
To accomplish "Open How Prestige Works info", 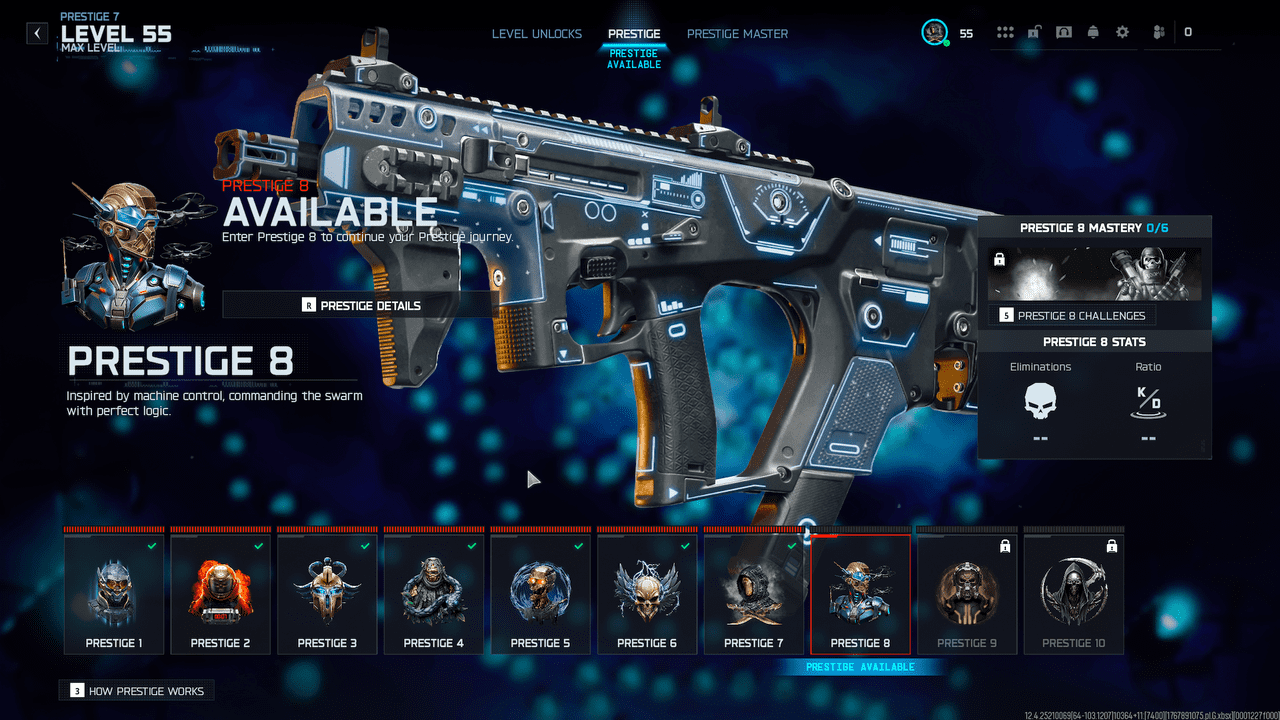I will [x=136, y=691].
